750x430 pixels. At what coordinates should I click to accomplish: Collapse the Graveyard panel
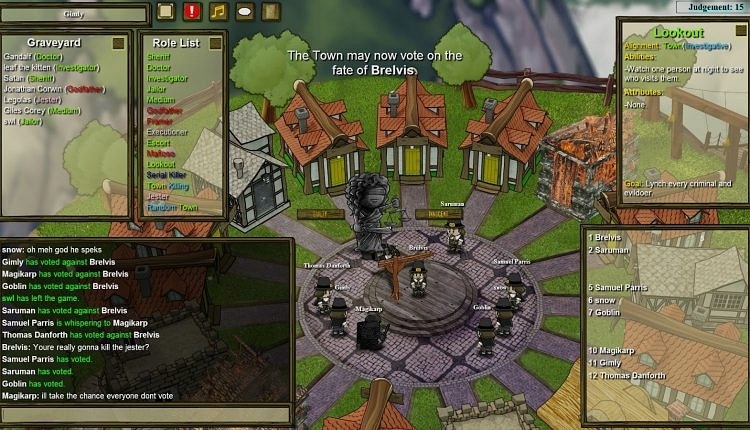point(118,43)
